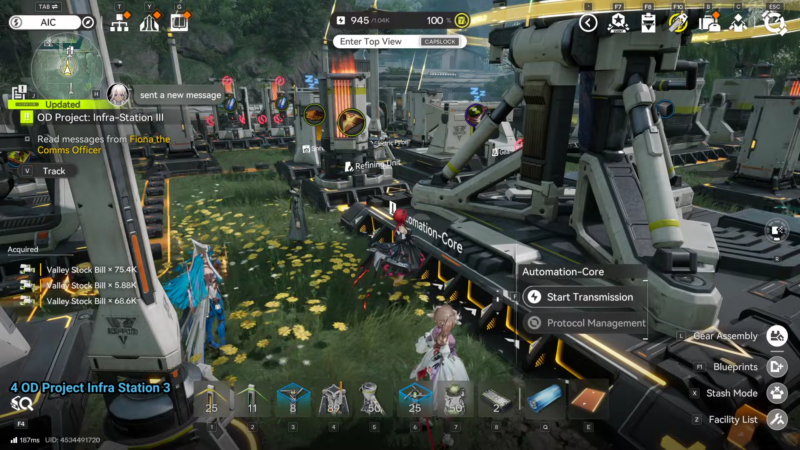Open the Gear Assembly menu
Image resolution: width=800 pixels, height=450 pixels.
pos(776,336)
